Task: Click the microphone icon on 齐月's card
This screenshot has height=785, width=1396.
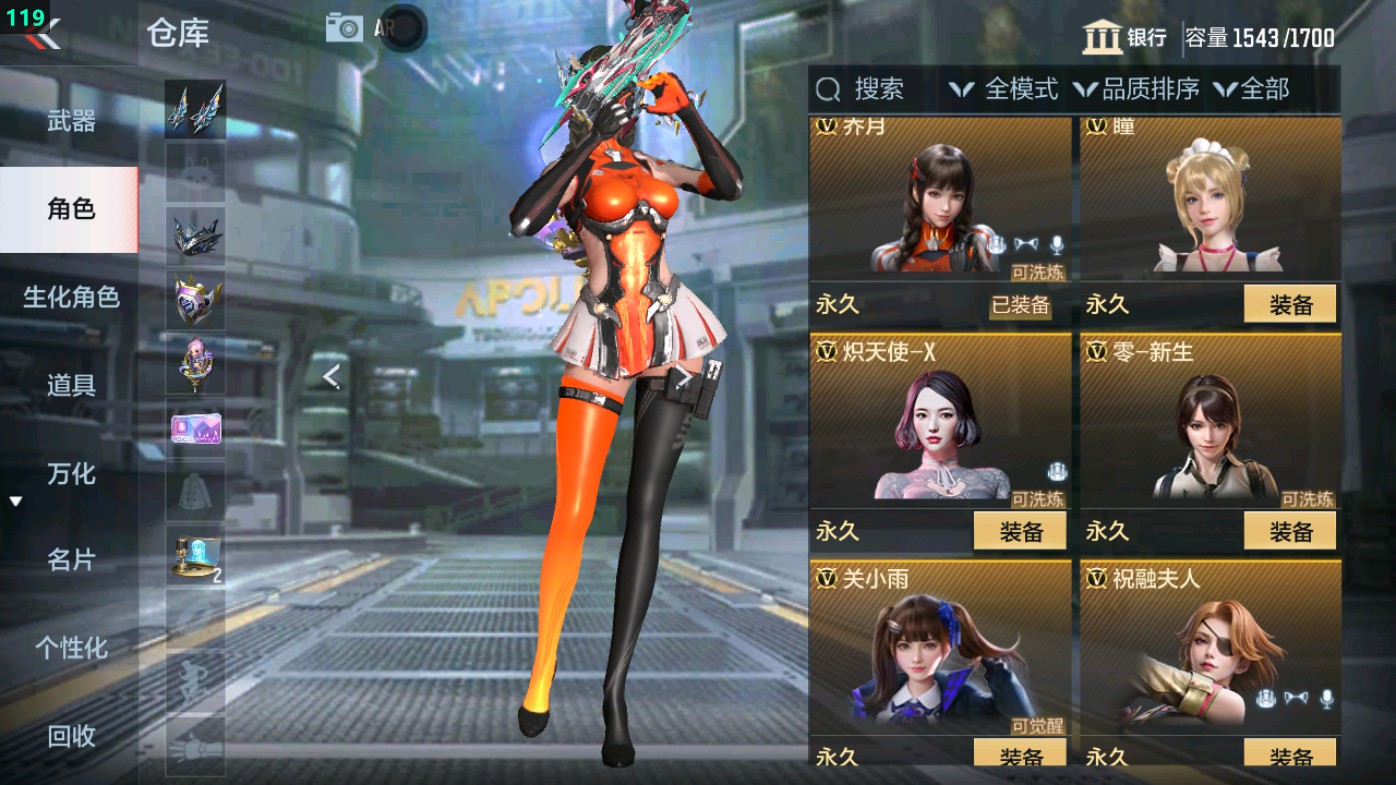Action: click(x=1057, y=243)
